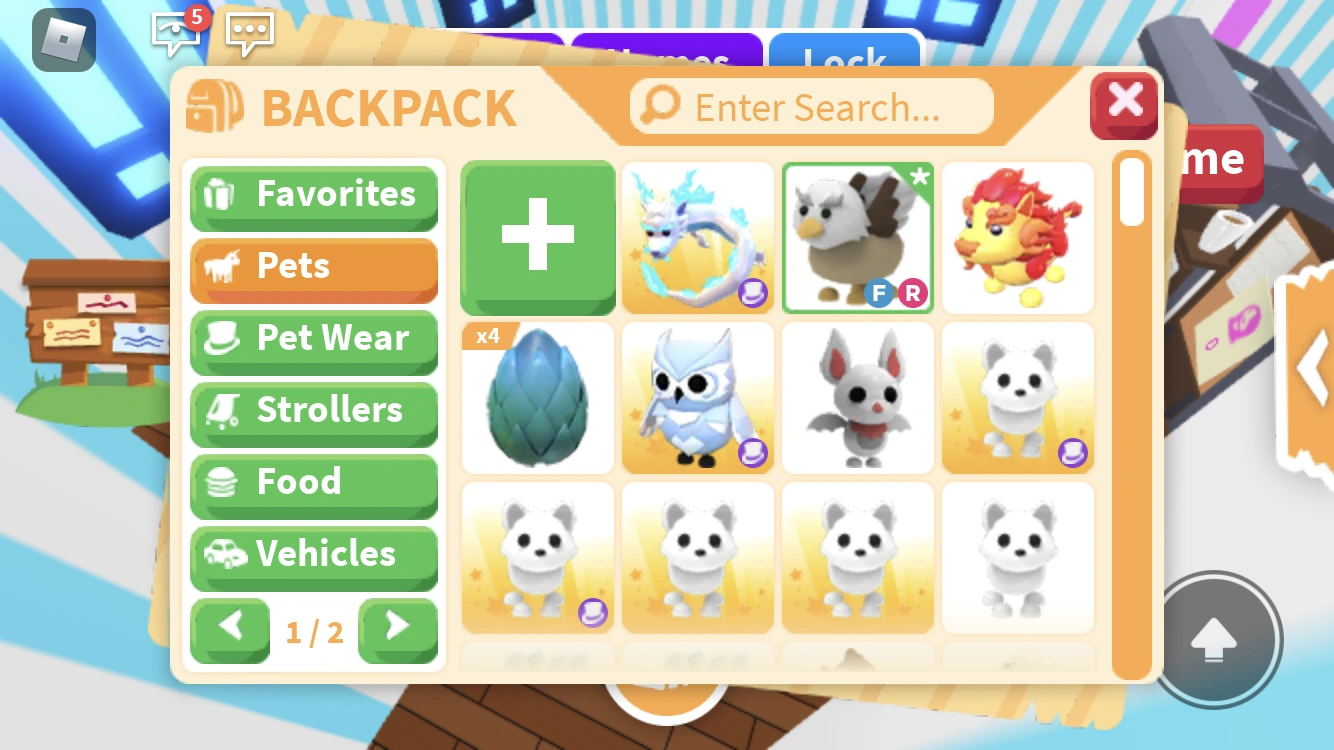
Task: Open the Food section
Action: pyautogui.click(x=314, y=483)
